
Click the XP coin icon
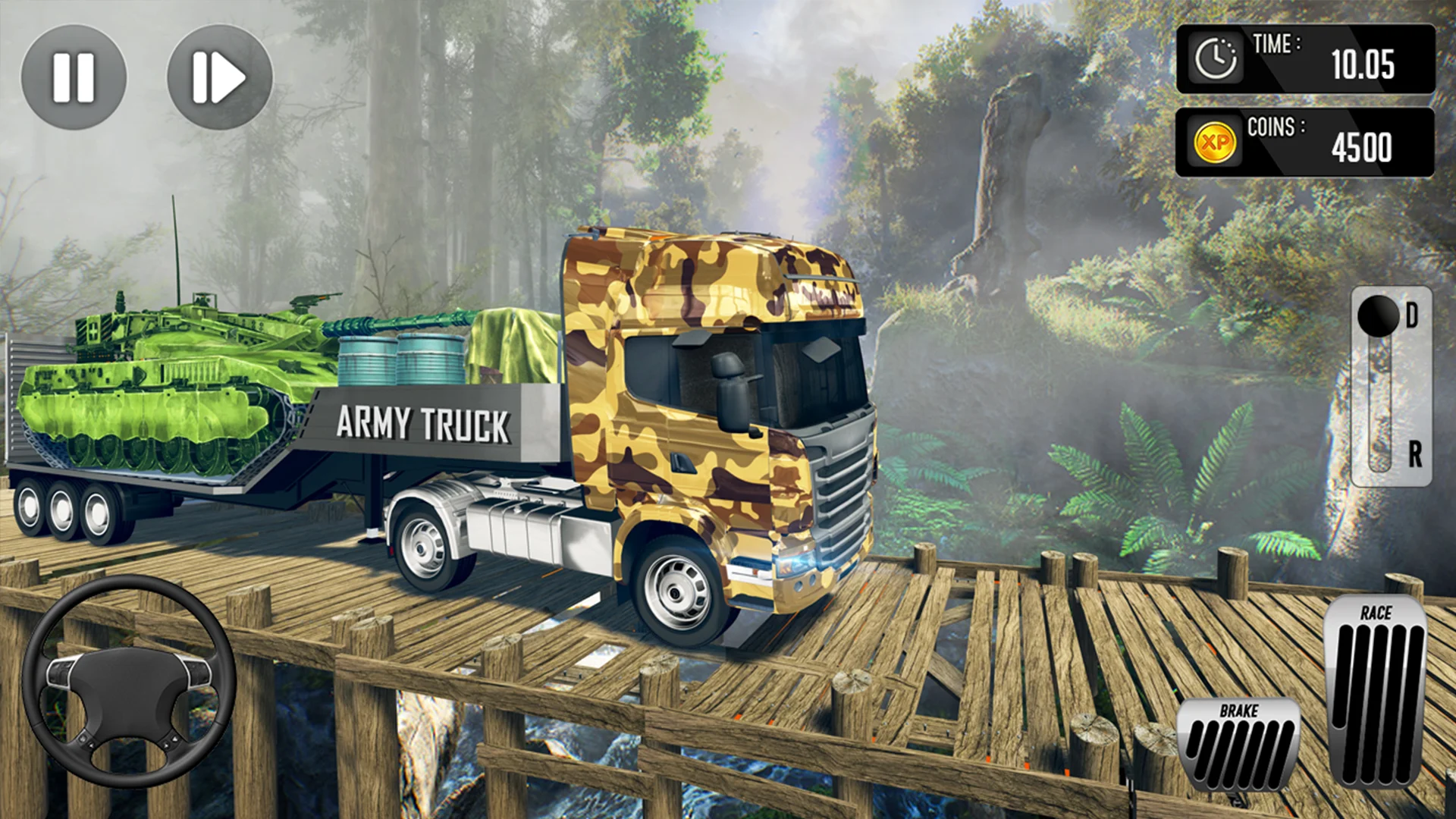(x=1214, y=140)
